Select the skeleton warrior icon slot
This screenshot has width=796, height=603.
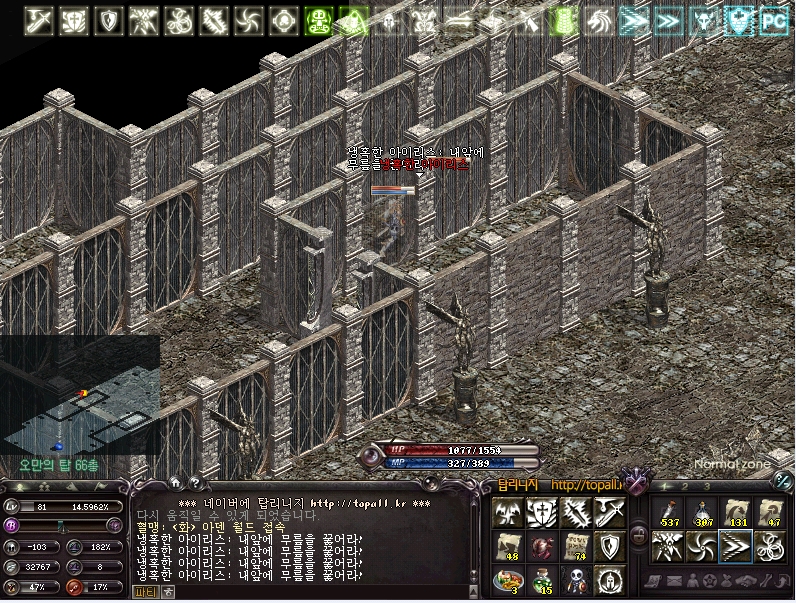(x=575, y=580)
